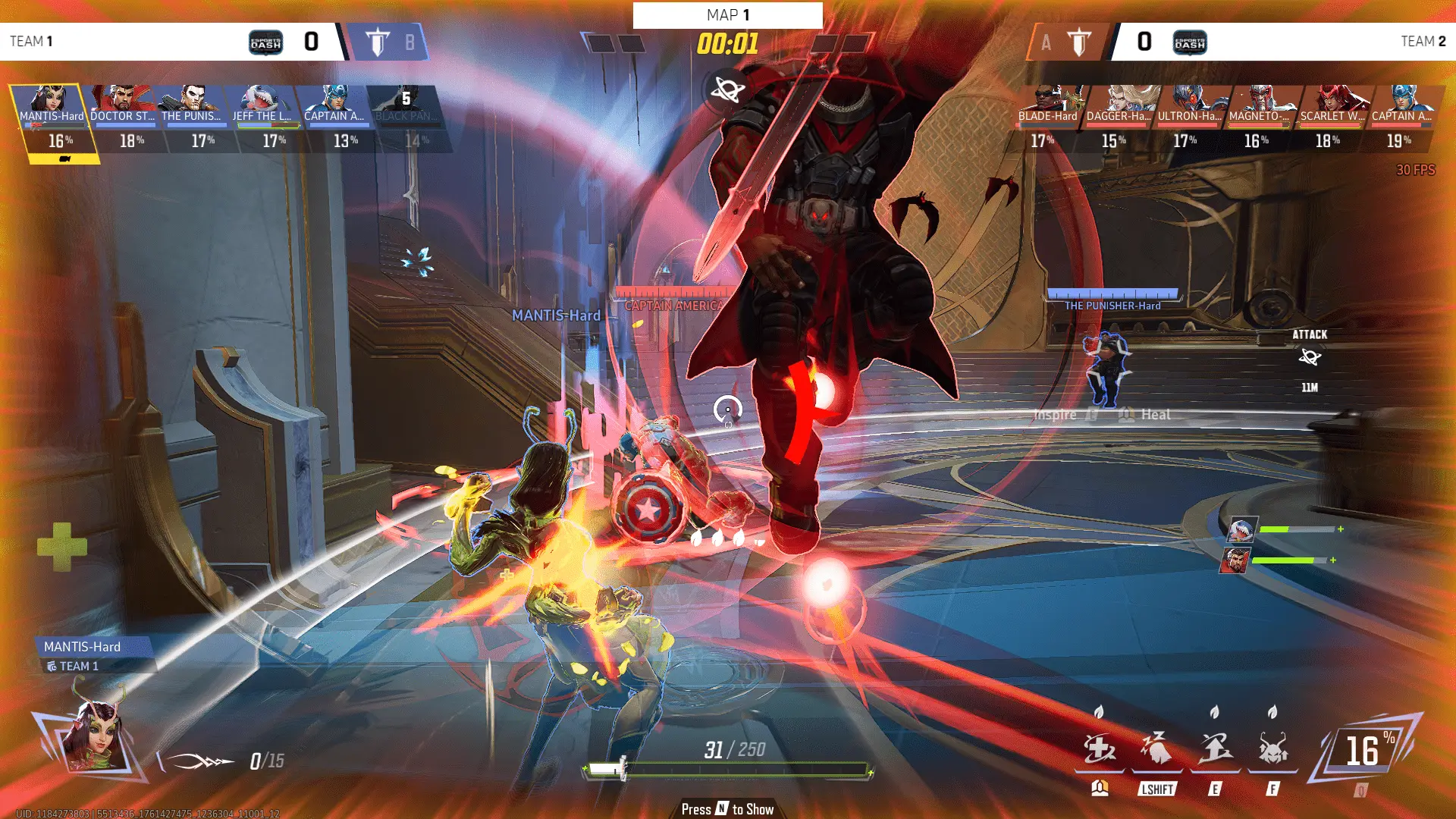
Task: Click the MAP 1 tab at the top
Action: 727,14
